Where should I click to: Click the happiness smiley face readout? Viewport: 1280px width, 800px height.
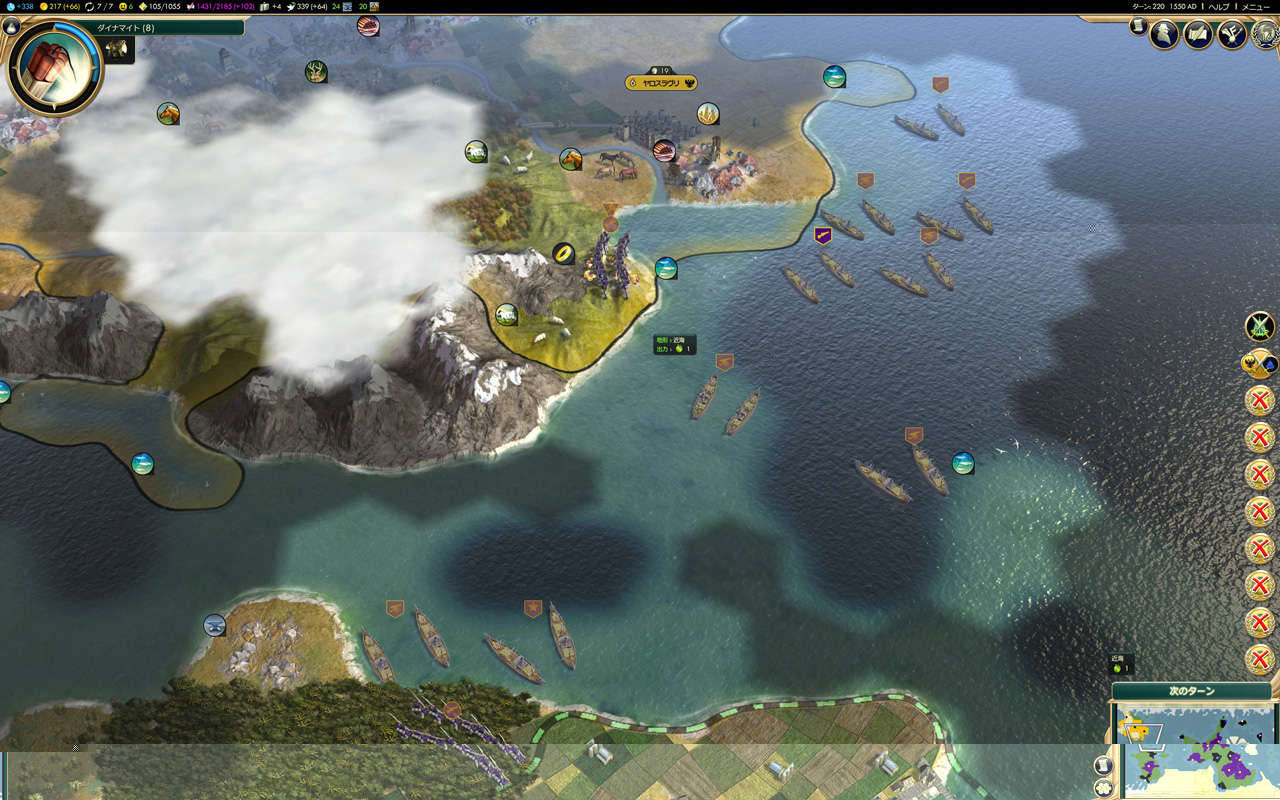(126, 7)
